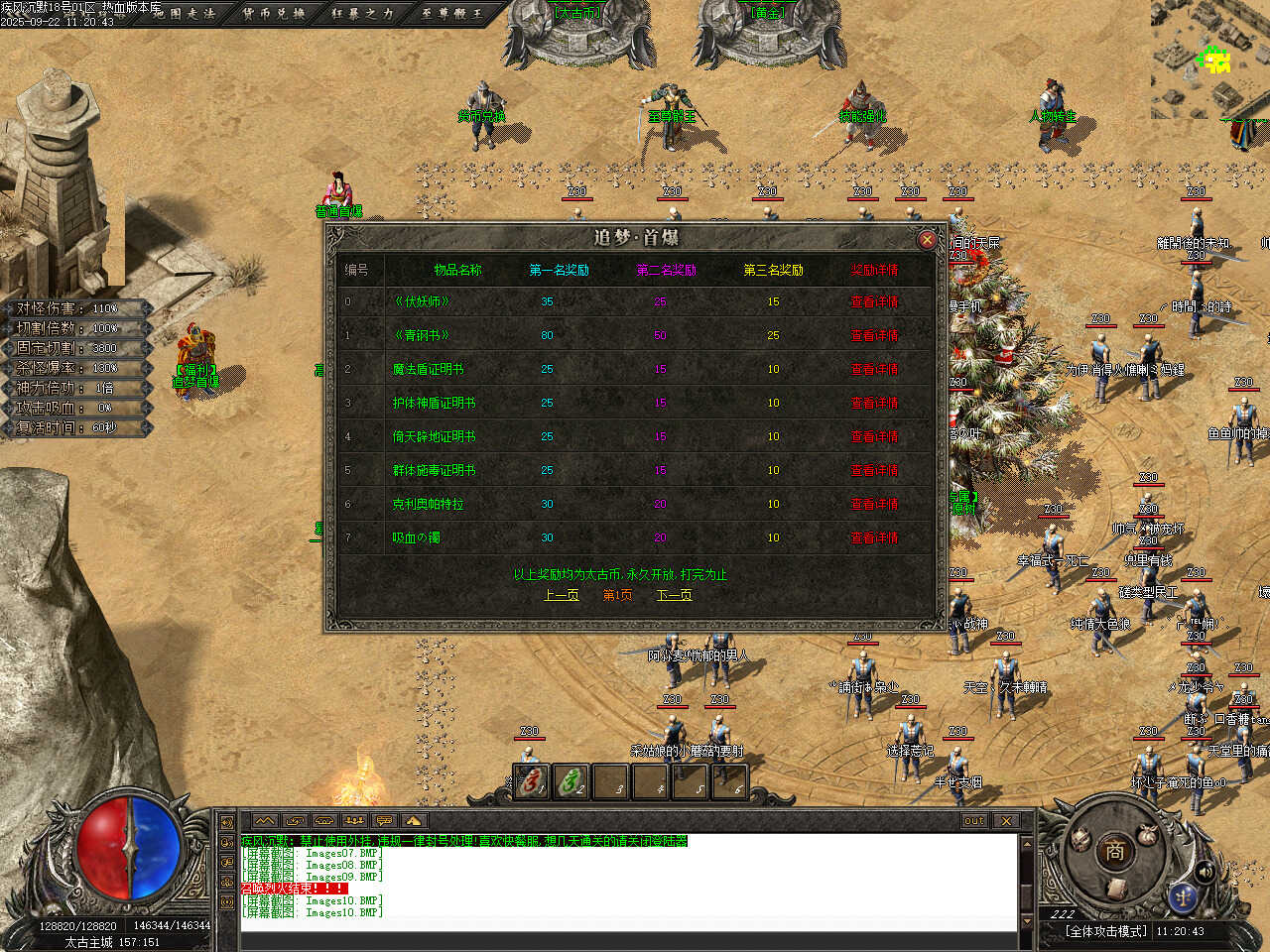View reward details for 《伏妖师》
Image resolution: width=1270 pixels, height=952 pixels.
pyautogui.click(x=873, y=301)
